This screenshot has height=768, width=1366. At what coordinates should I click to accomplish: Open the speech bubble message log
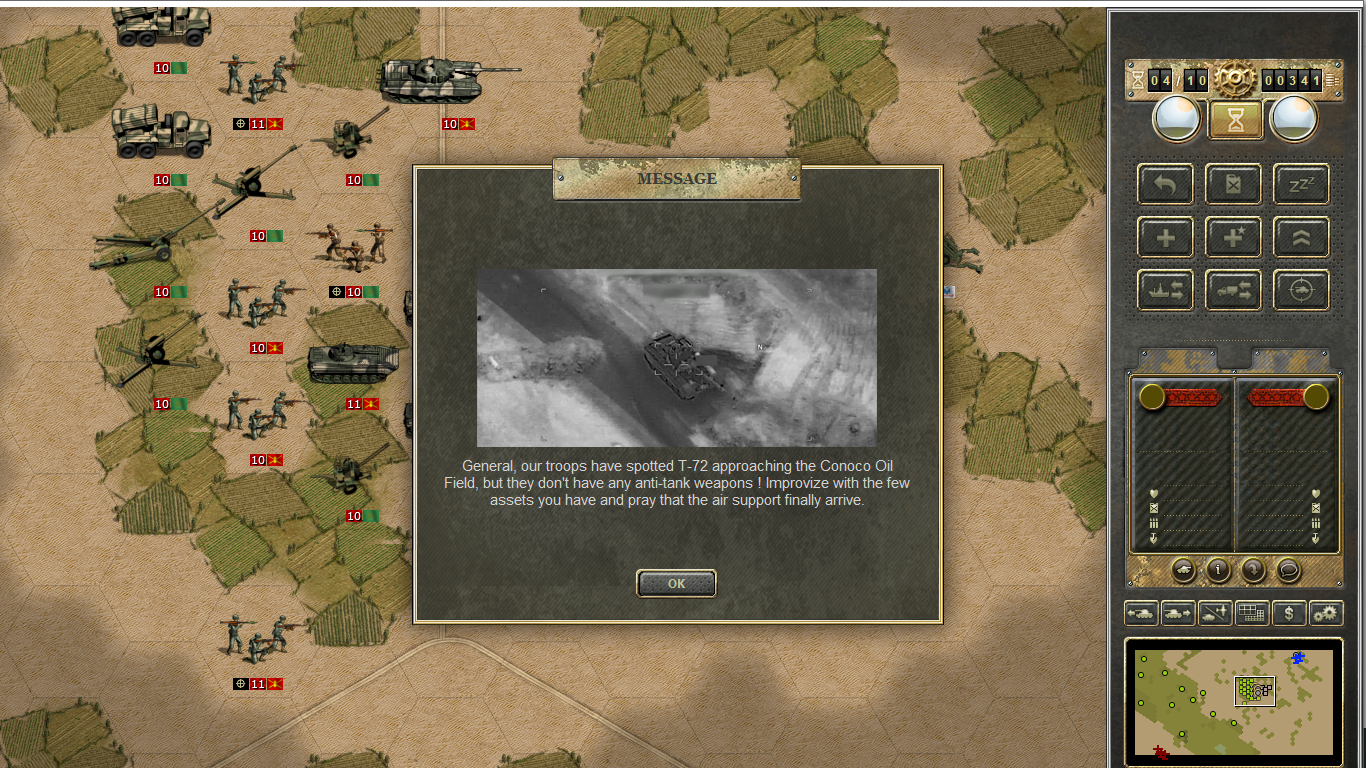point(1289,569)
